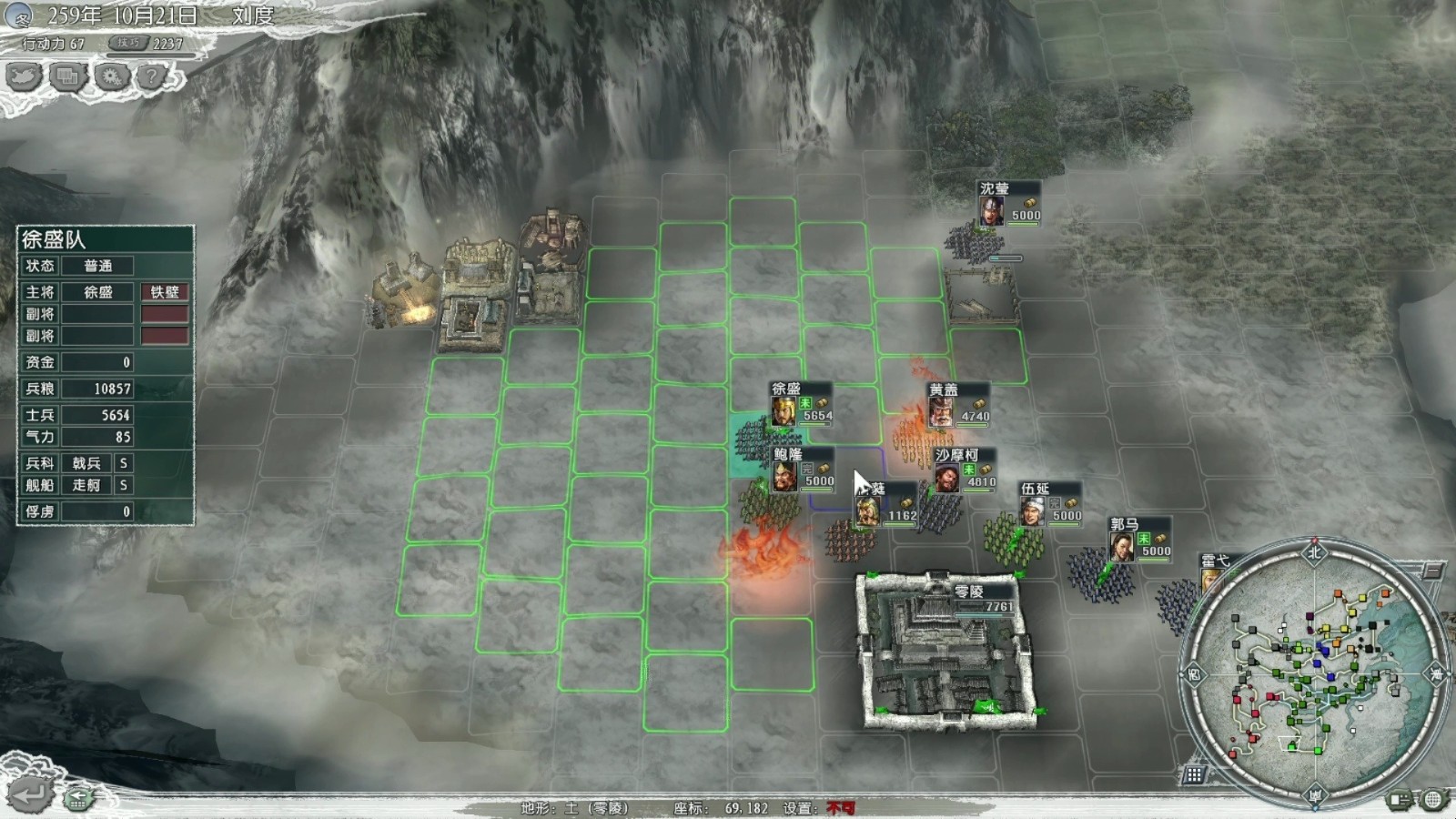Click the 铁壁 skill tag in unit panel
The height and width of the screenshot is (819, 1456).
165,292
